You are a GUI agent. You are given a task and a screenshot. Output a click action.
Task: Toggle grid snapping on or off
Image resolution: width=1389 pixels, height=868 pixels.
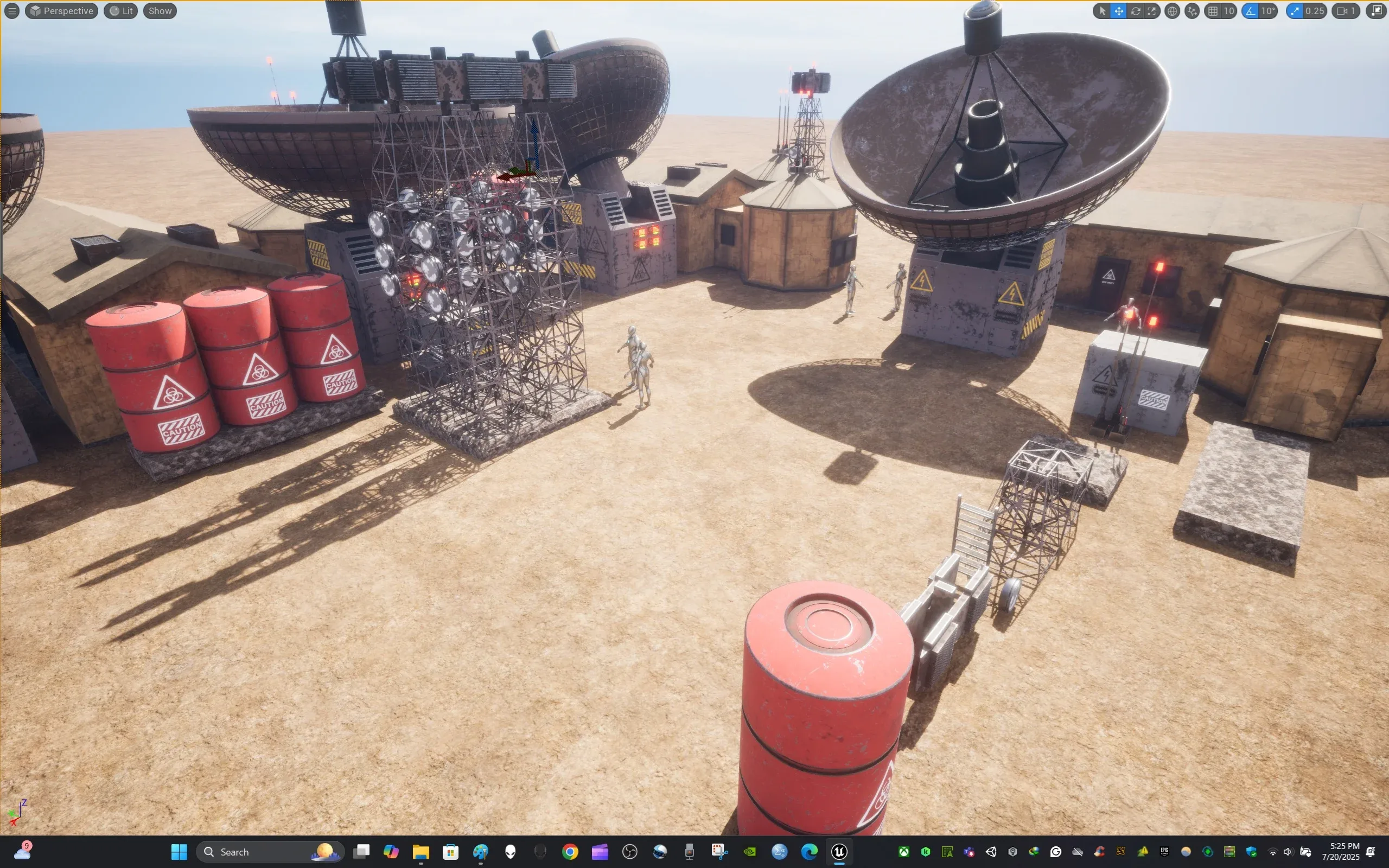click(1213, 11)
